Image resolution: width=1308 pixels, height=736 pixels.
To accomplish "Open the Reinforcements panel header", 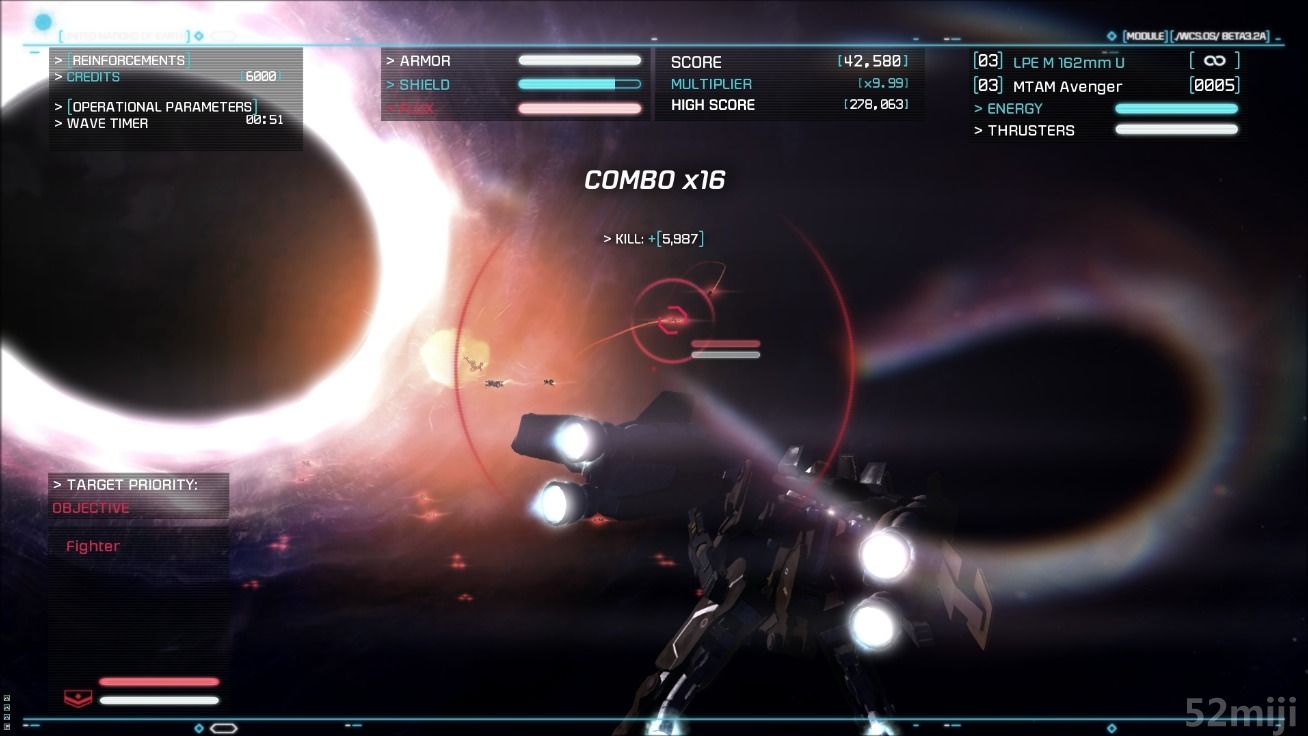I will 128,60.
